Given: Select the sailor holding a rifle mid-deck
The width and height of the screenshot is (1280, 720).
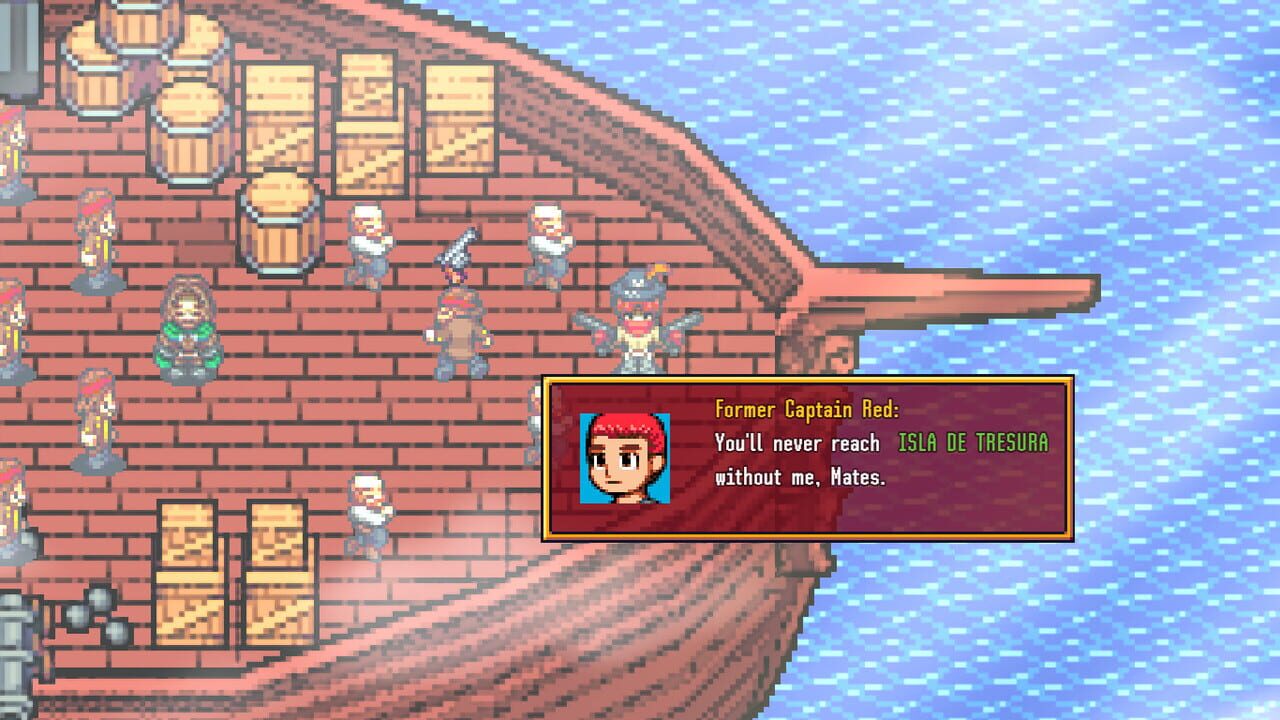Looking at the screenshot, I should (547, 240).
